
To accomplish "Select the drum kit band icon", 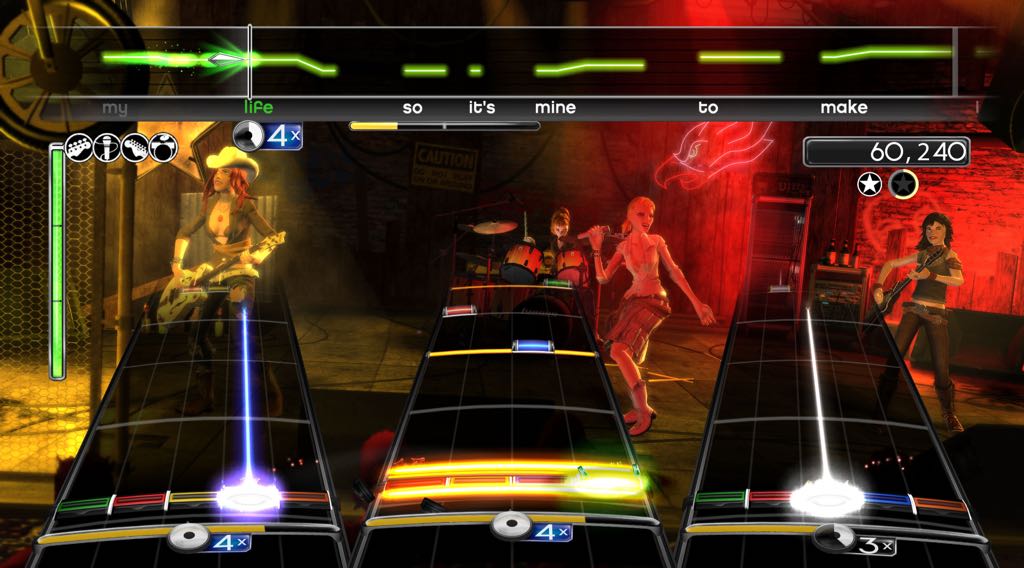I will pos(163,148).
